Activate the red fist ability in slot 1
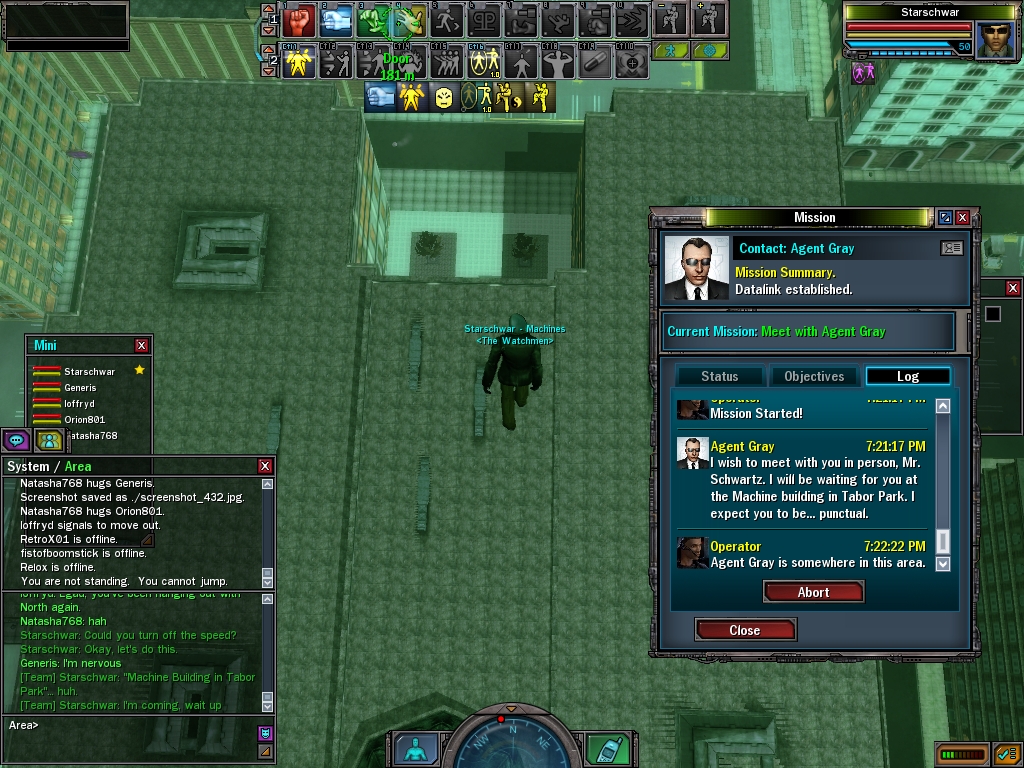Screen dimensions: 1024x768 pos(299,19)
